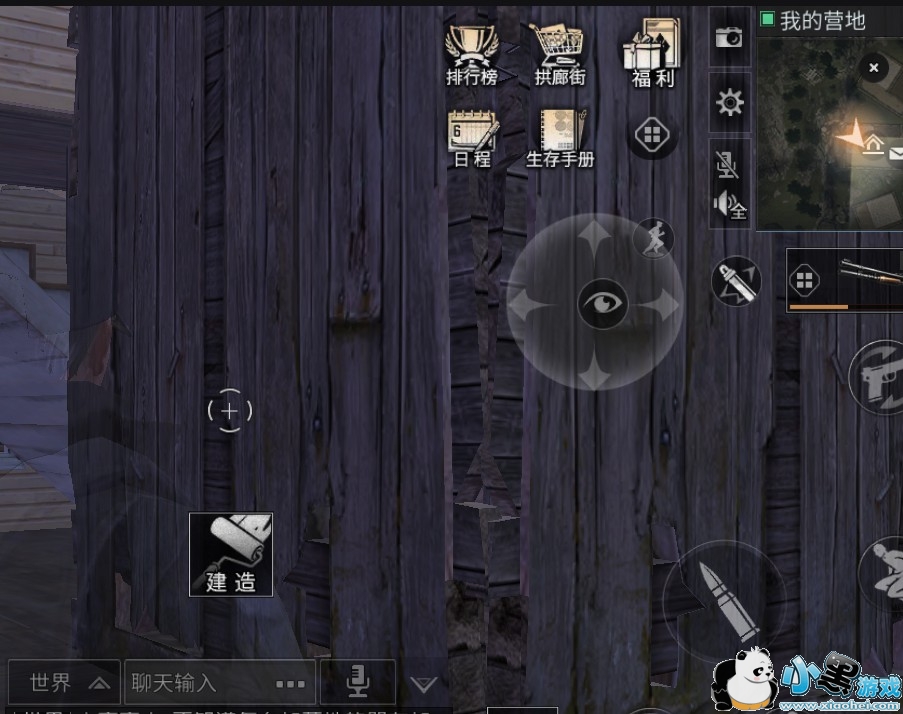The image size is (903, 714).
Task: Collapse the chat with the down arrow
Action: 424,684
